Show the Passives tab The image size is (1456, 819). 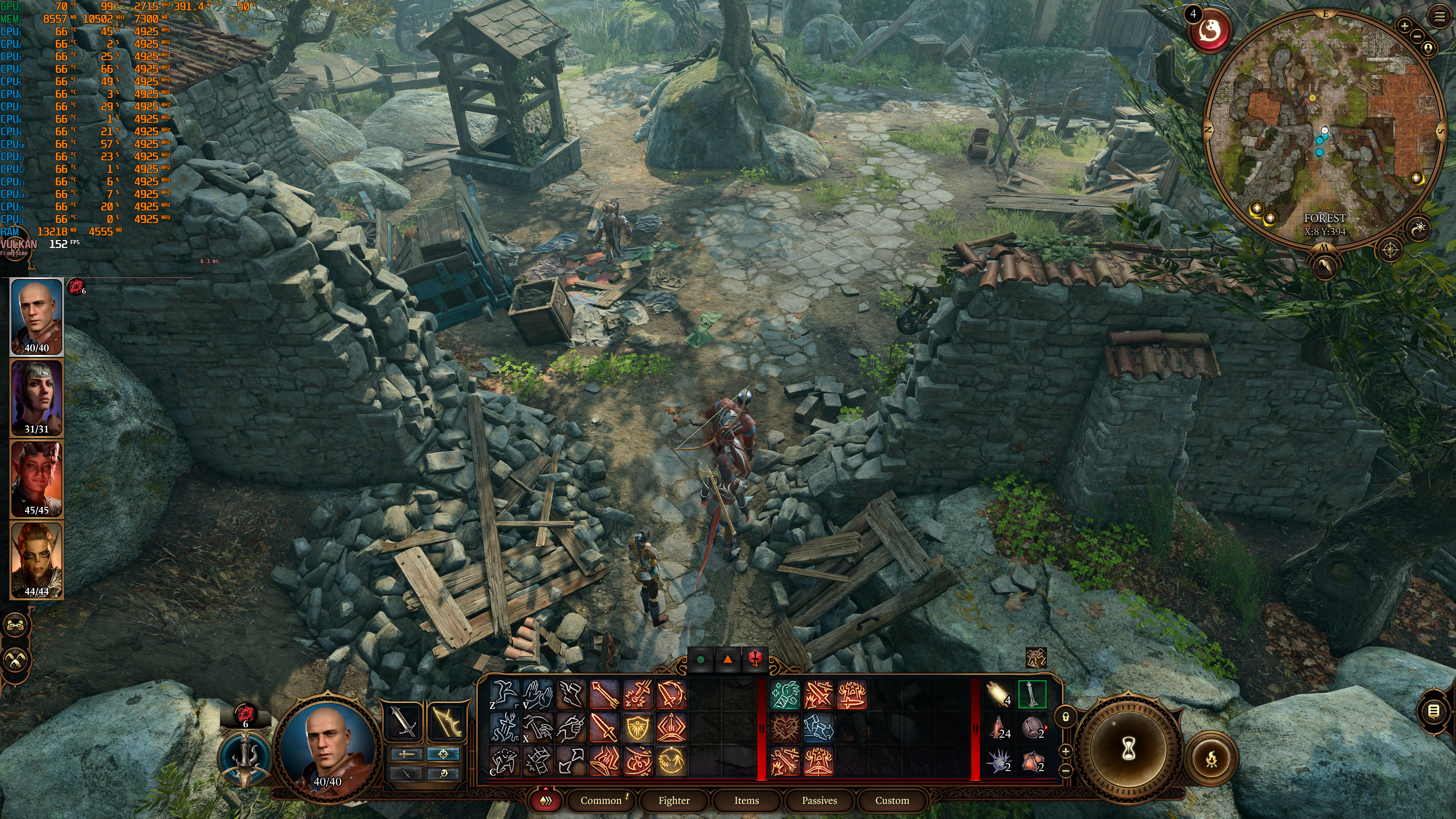coord(819,800)
